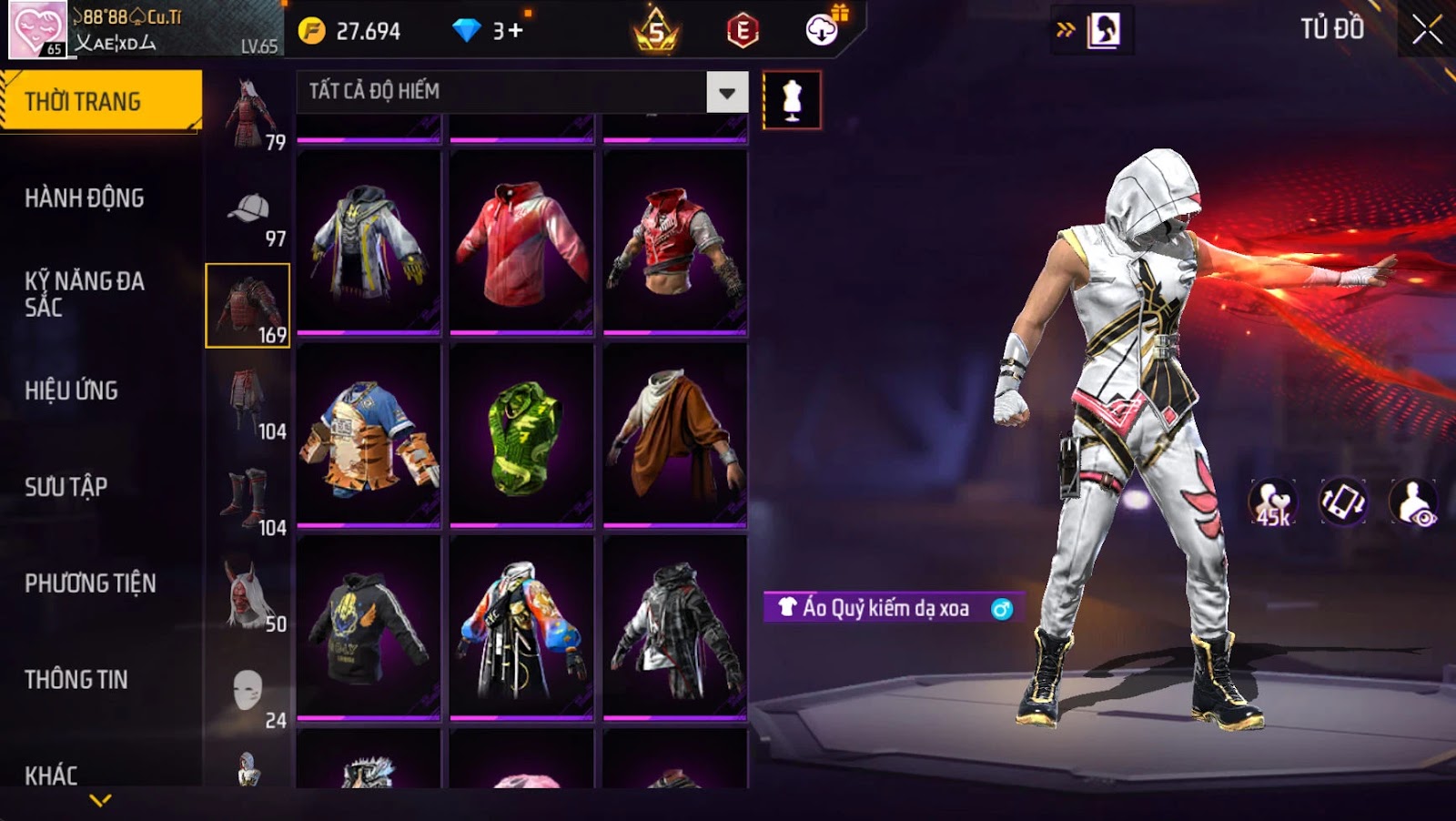Viewport: 1456px width, 821px height.
Task: Pick the white face mask category
Action: 248,694
